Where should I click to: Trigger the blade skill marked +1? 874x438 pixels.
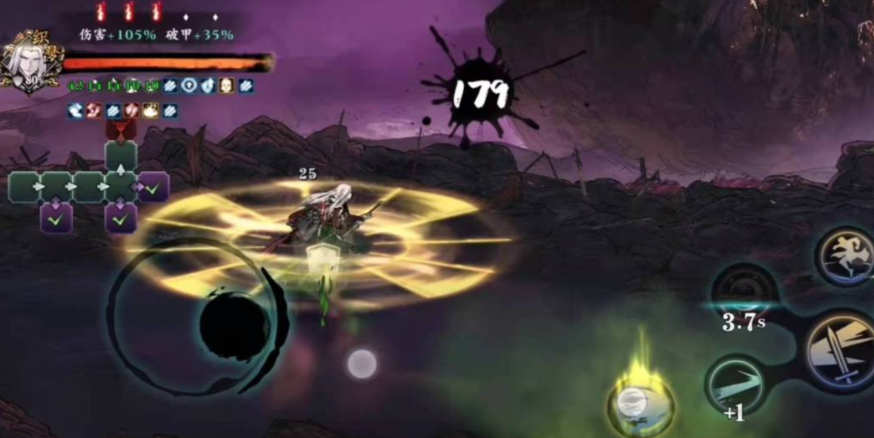736,384
